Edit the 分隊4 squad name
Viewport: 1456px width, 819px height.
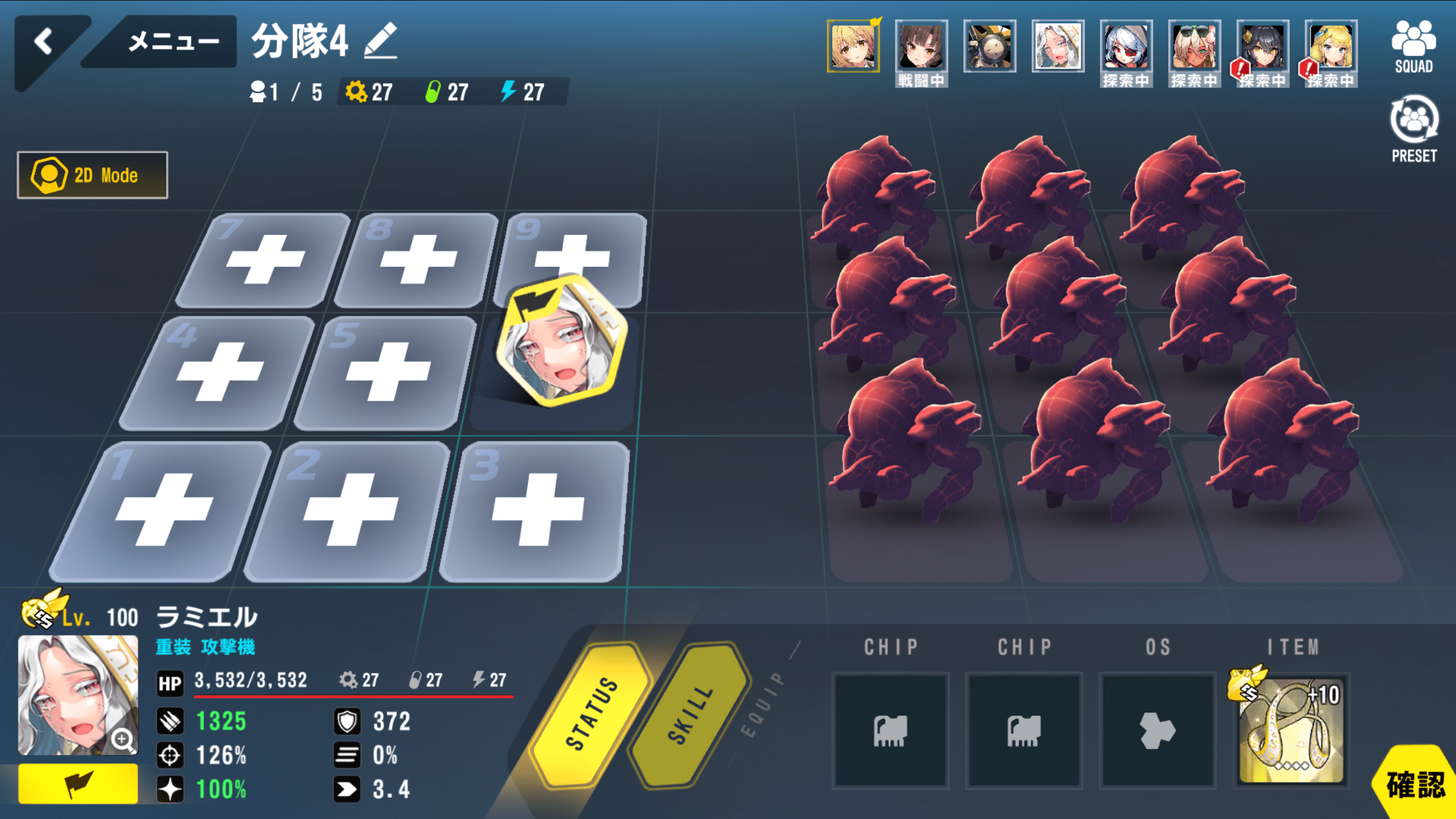(x=380, y=41)
